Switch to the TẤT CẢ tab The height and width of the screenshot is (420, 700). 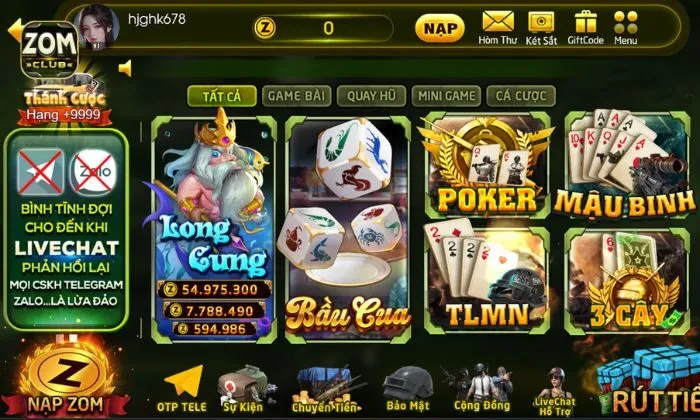coord(221,96)
